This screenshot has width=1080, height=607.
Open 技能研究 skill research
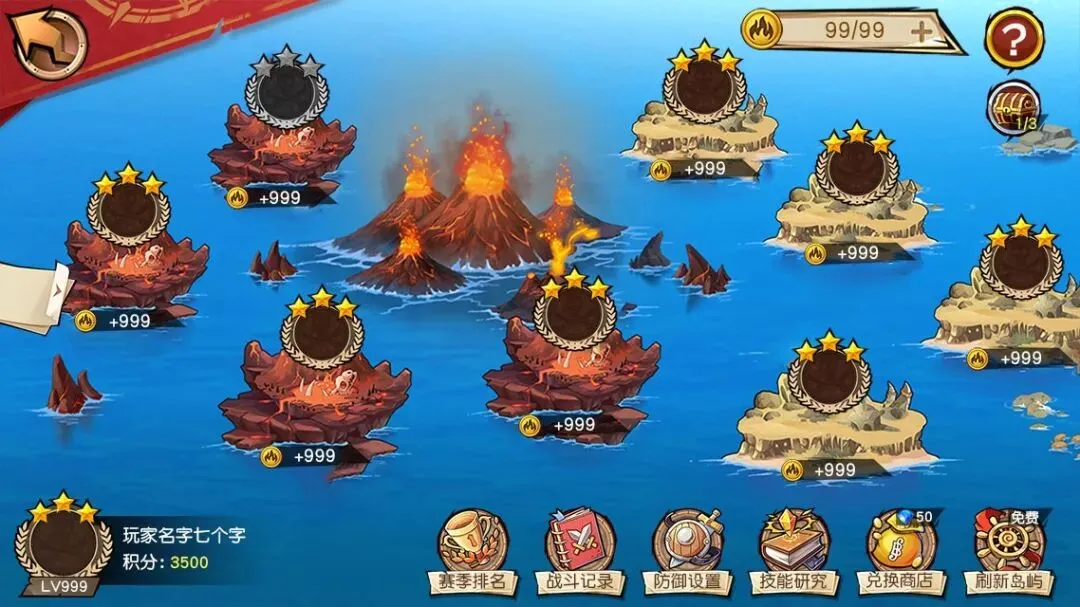[x=795, y=552]
